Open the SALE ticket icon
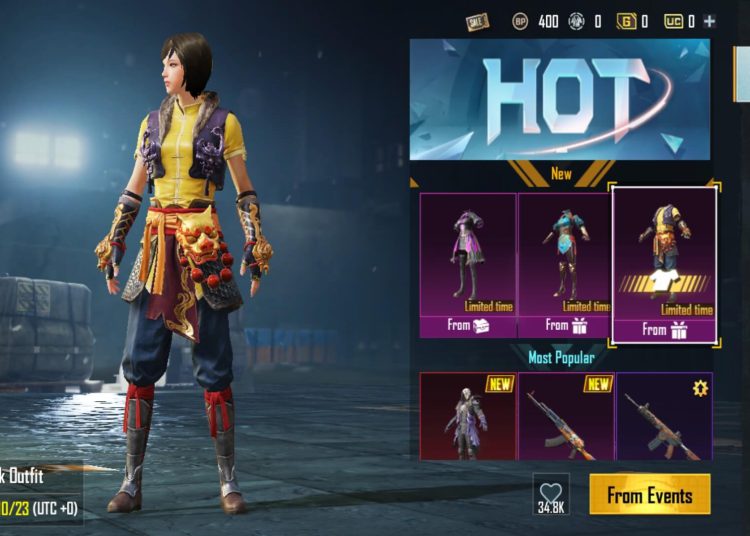The image size is (750, 536). click(x=478, y=20)
